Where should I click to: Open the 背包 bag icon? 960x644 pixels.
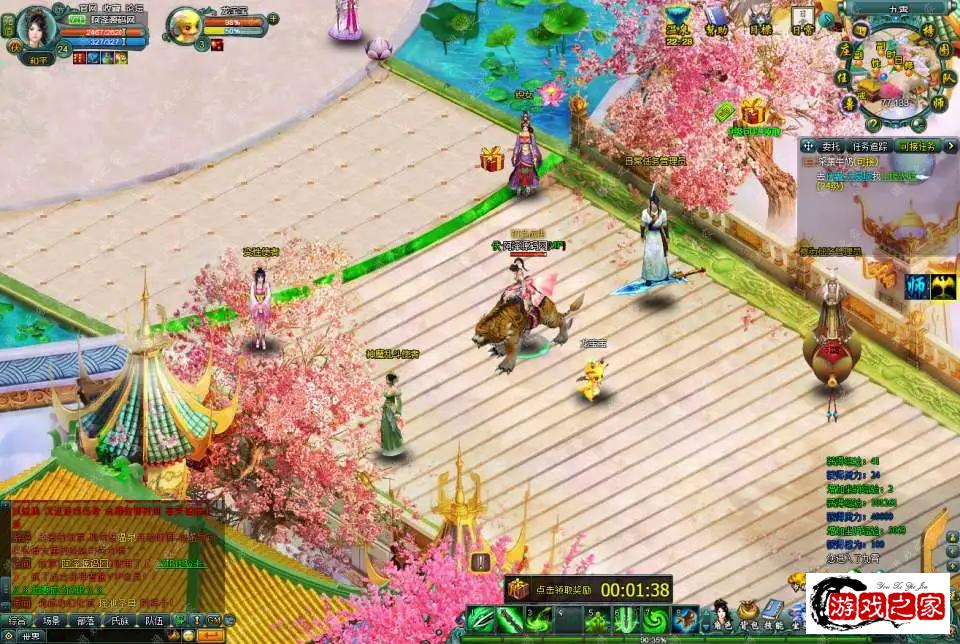click(x=748, y=613)
